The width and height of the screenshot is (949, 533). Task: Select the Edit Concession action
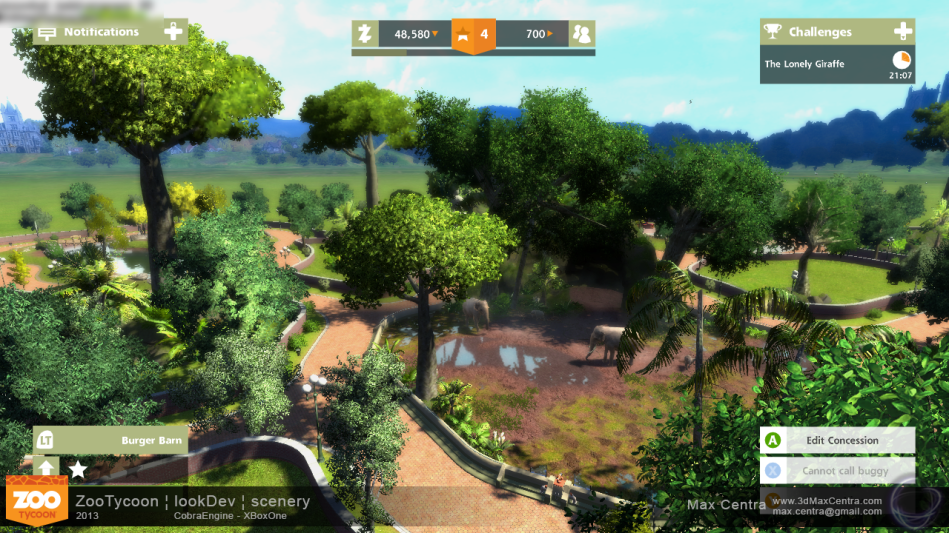tap(837, 440)
